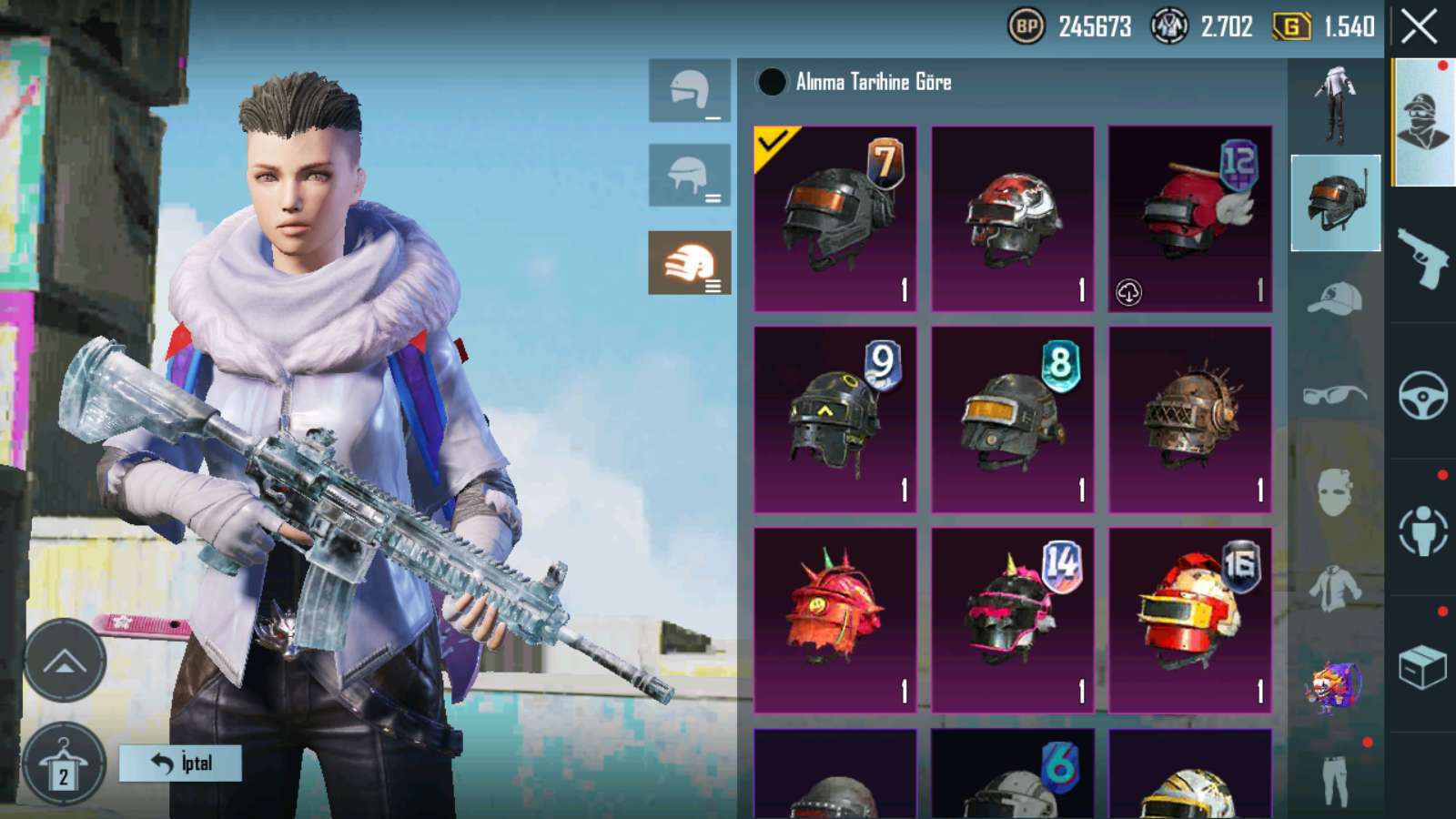
Task: Select the rusty spiked helmet skin
Action: tap(1189, 420)
